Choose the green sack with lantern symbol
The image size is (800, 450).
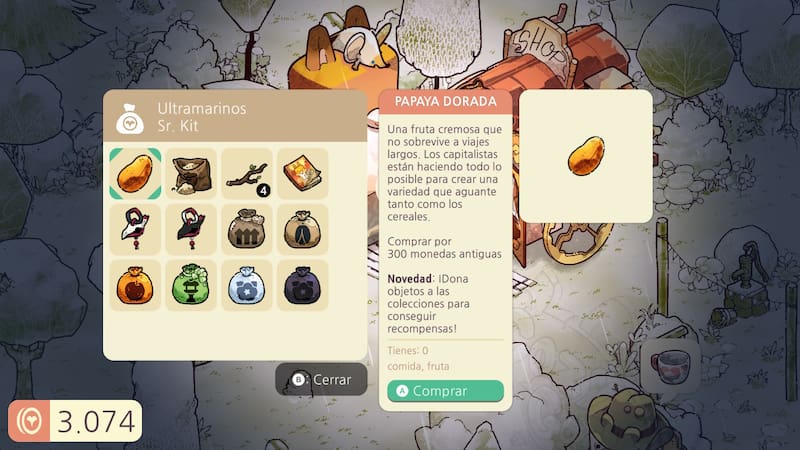point(191,285)
